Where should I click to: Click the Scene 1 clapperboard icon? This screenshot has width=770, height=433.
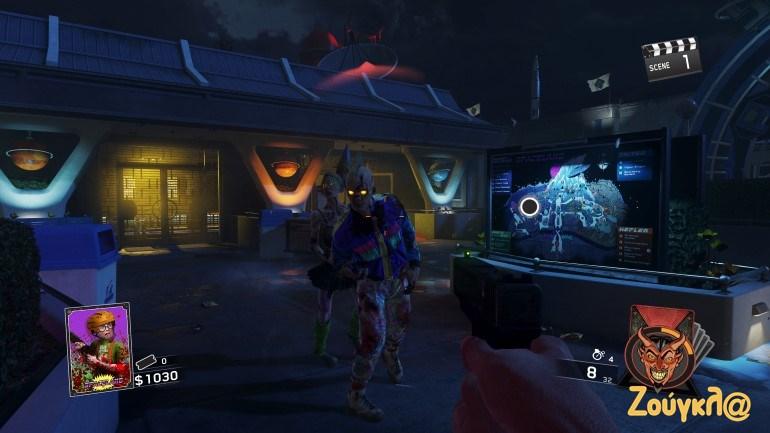tap(671, 59)
